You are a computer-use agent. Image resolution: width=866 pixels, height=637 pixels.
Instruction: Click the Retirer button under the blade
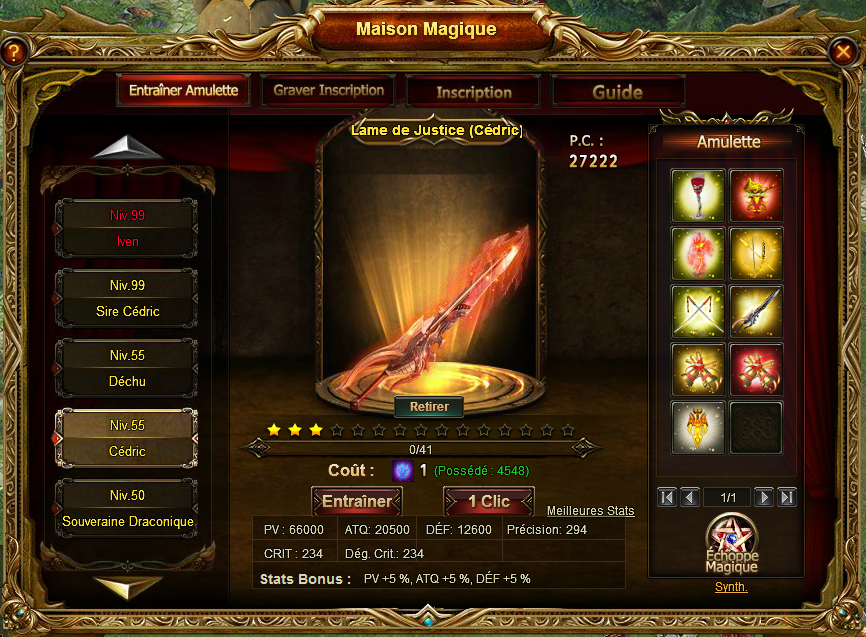click(x=429, y=407)
